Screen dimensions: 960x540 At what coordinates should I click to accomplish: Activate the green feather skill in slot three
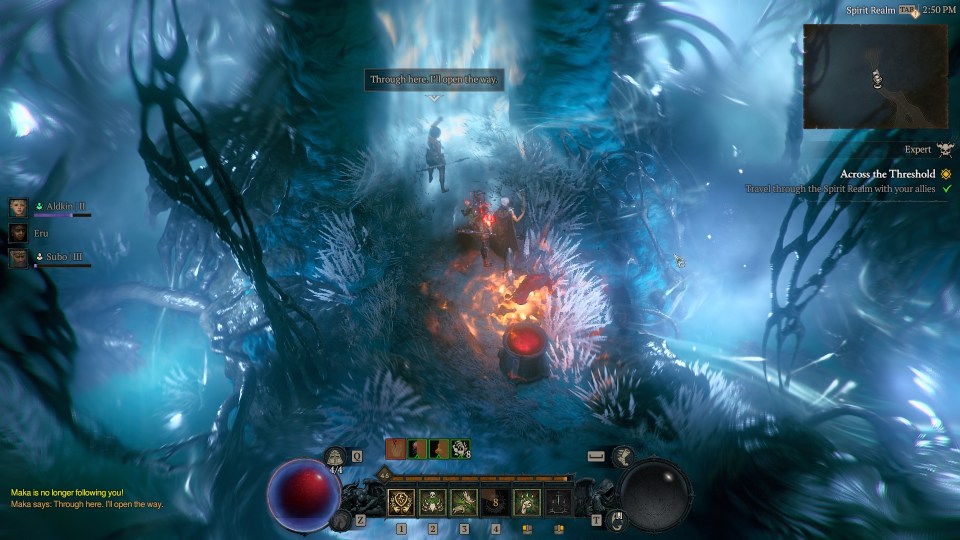(464, 501)
